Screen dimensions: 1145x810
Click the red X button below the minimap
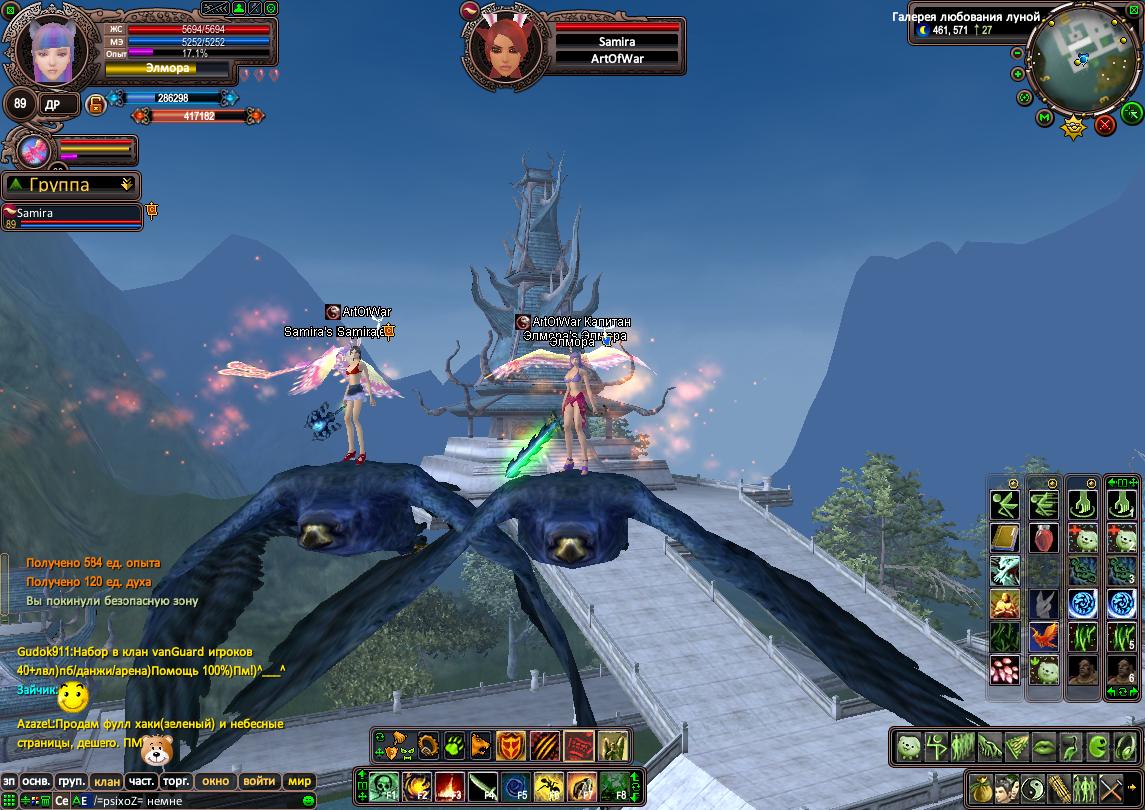[x=1105, y=124]
